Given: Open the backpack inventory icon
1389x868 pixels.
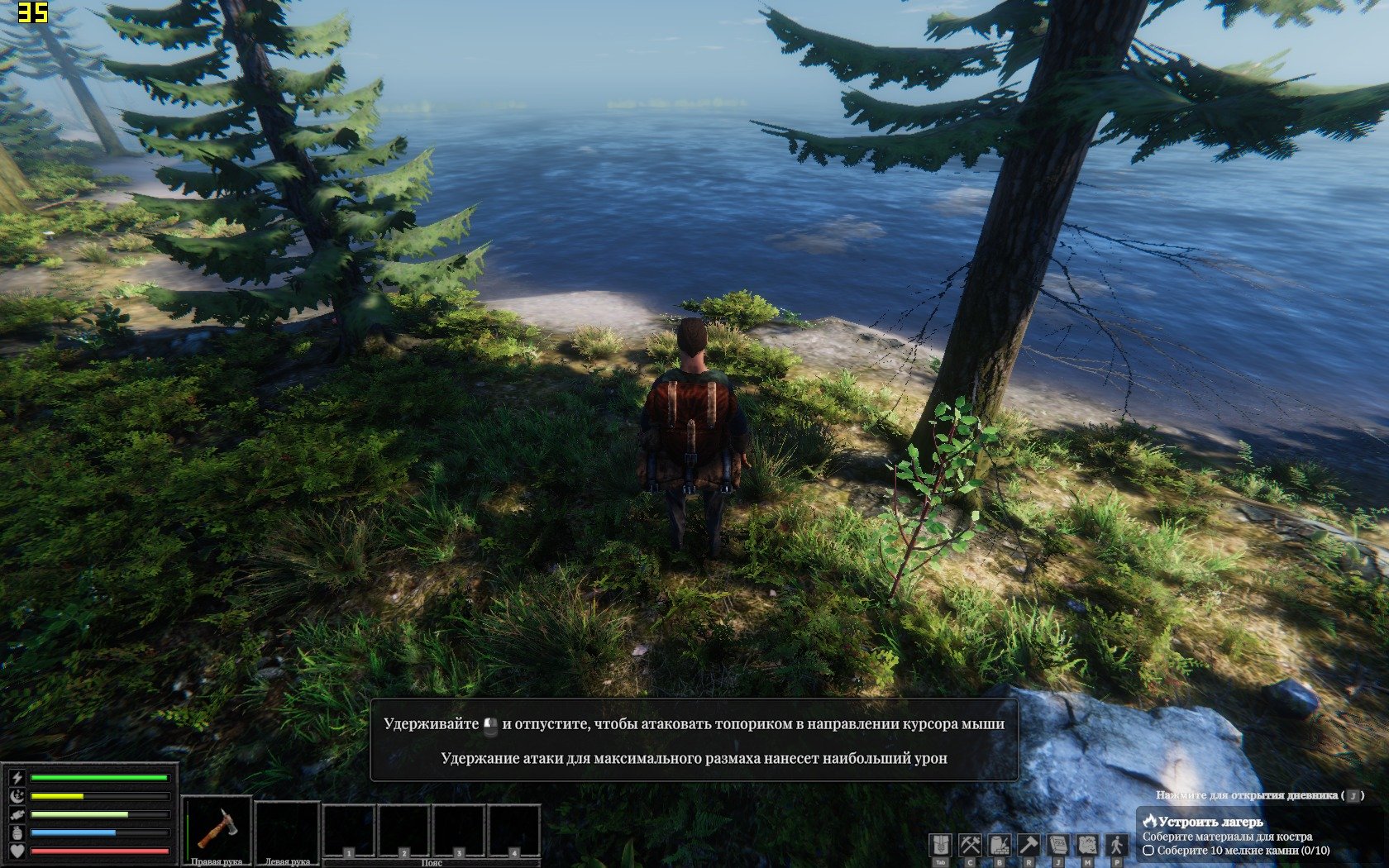Looking at the screenshot, I should pyautogui.click(x=941, y=845).
